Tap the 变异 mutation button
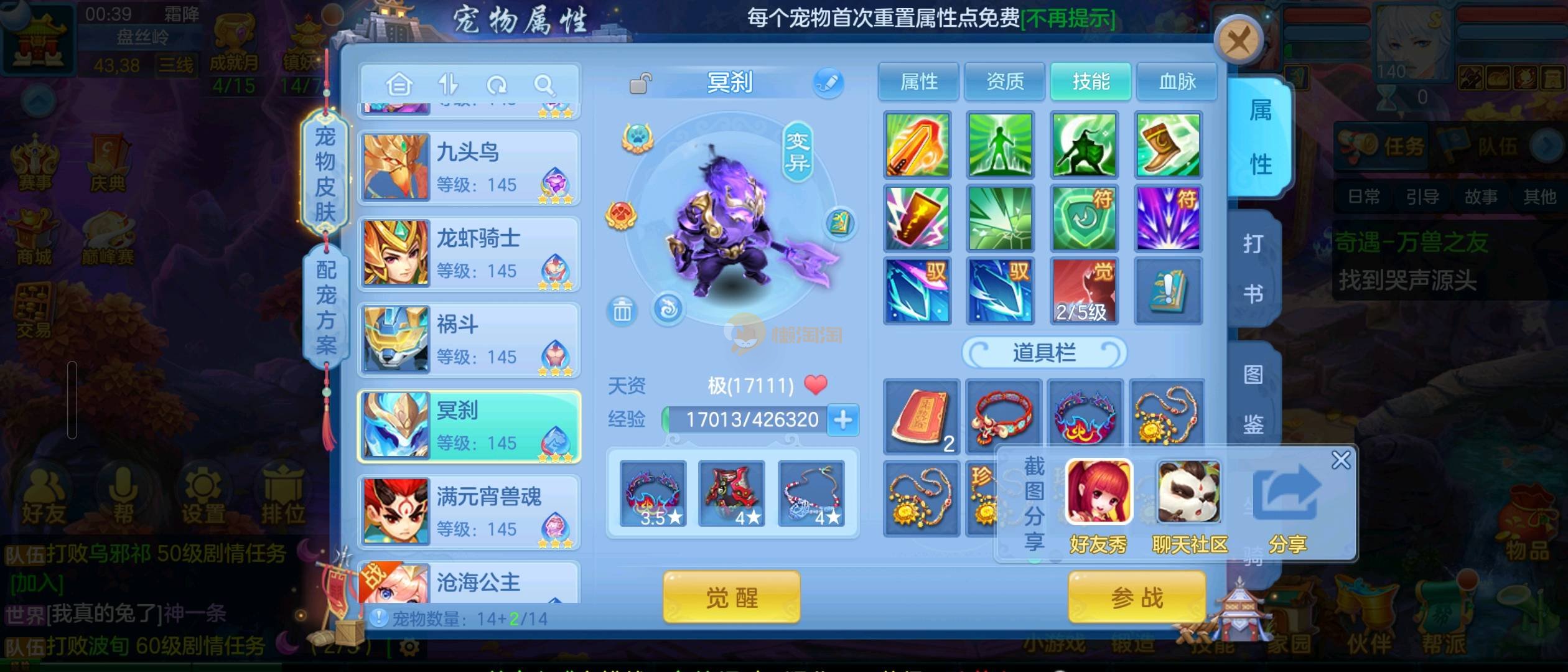Screen dimensions: 1568x672 point(797,151)
